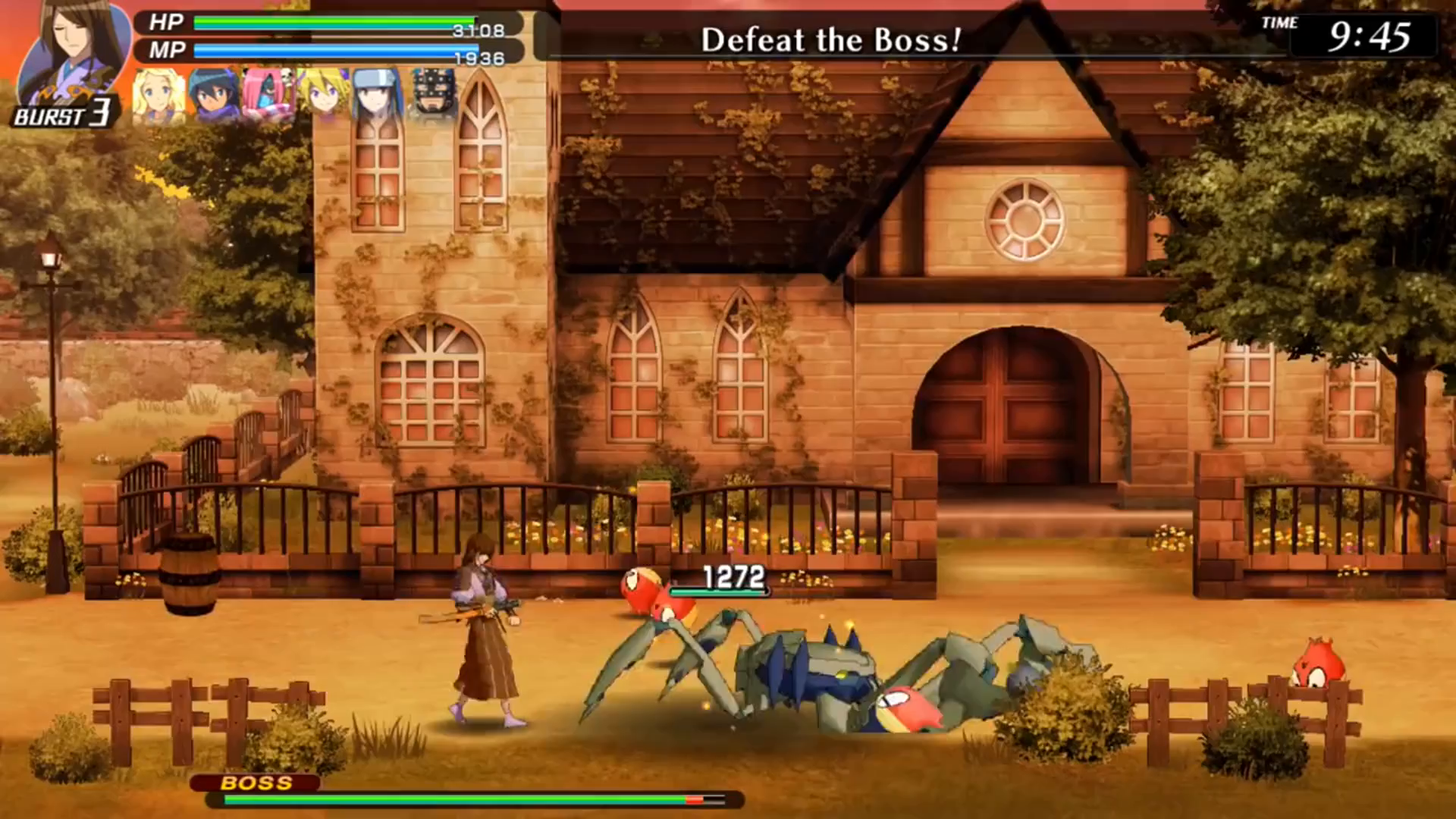Select the masked bearded character portrait
This screenshot has width=1456, height=819.
click(x=434, y=95)
